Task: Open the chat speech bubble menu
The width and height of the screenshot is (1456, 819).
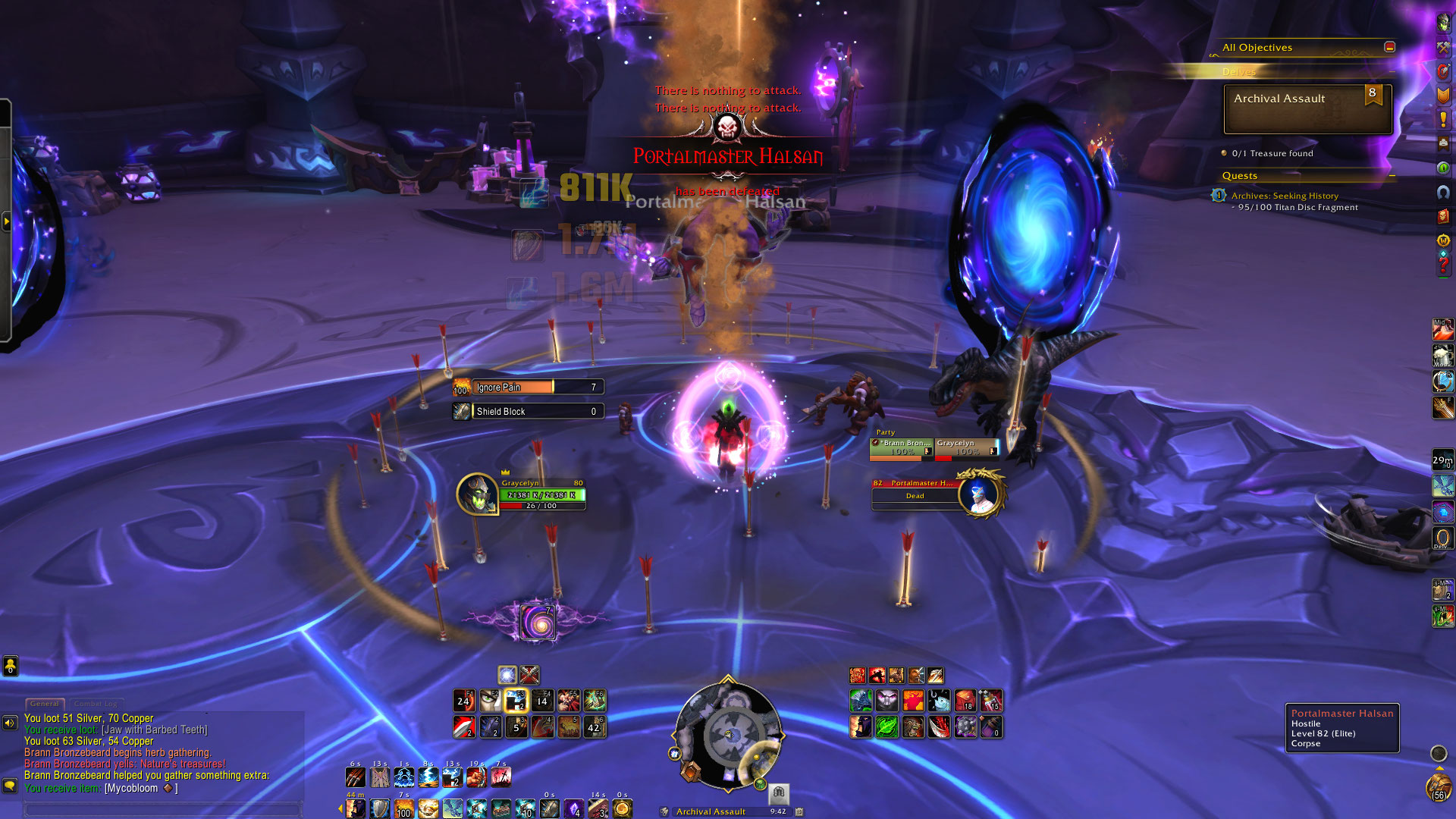Action: pos(10,786)
